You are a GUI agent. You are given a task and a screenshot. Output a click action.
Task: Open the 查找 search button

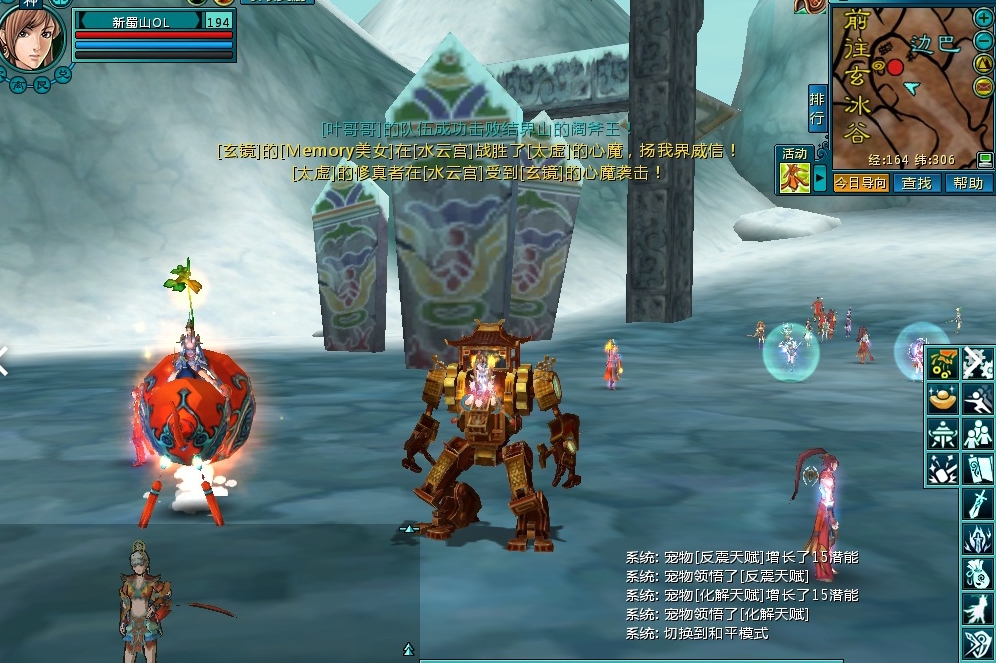click(916, 183)
